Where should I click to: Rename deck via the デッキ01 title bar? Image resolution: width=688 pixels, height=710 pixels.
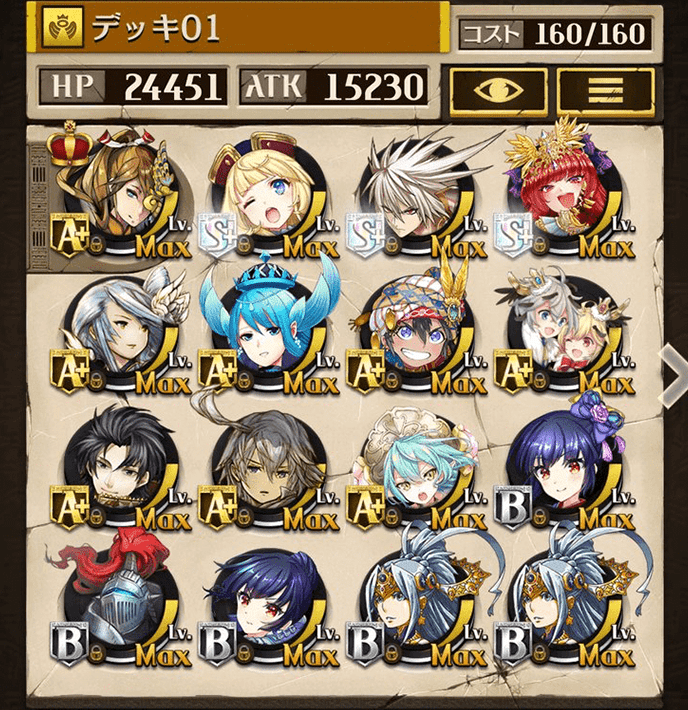click(240, 28)
